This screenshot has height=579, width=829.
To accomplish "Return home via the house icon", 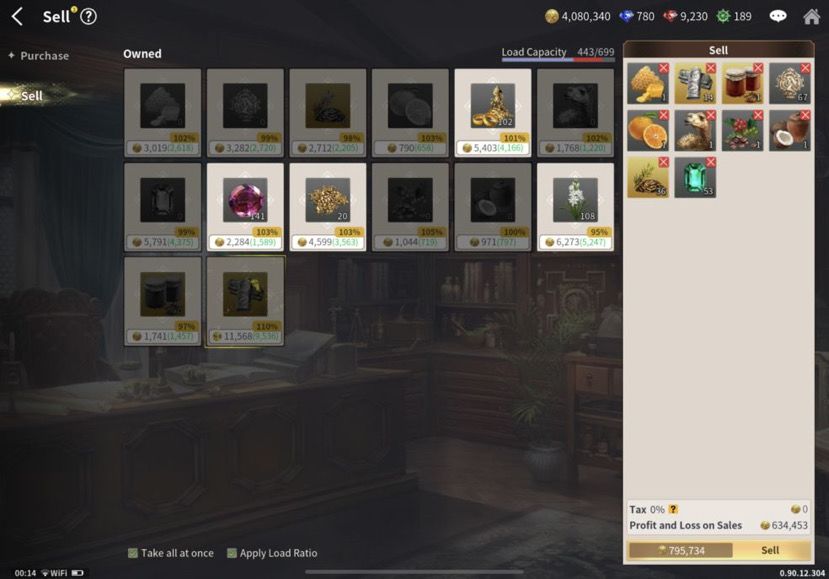I will (811, 16).
